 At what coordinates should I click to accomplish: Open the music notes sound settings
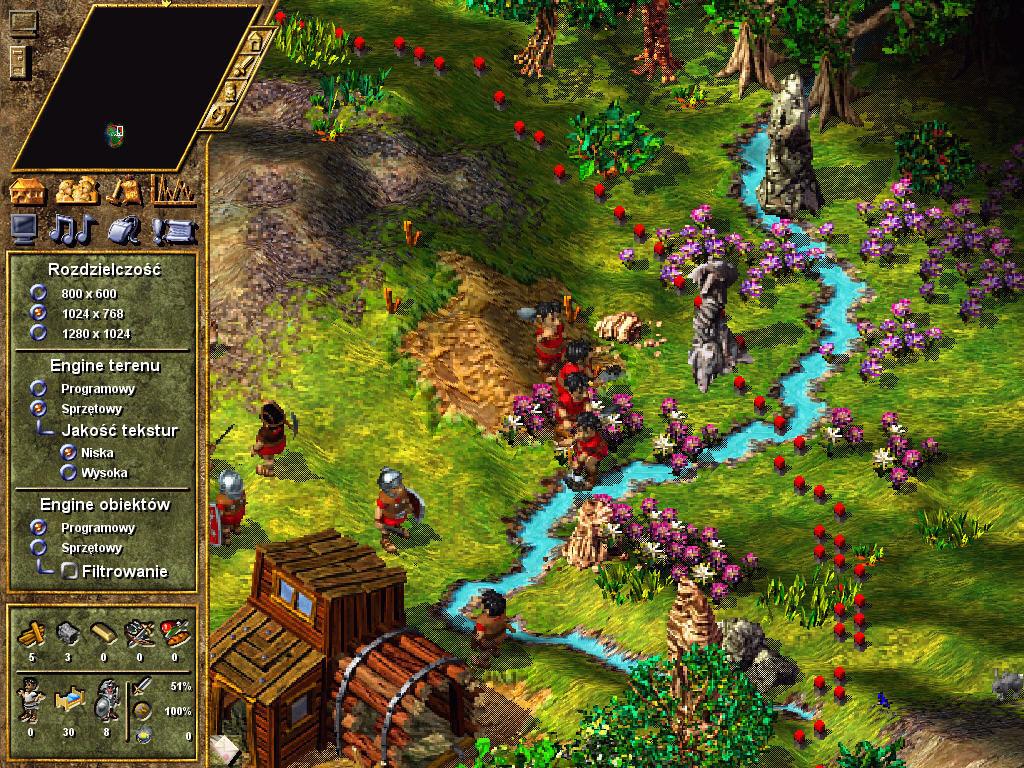coord(74,229)
